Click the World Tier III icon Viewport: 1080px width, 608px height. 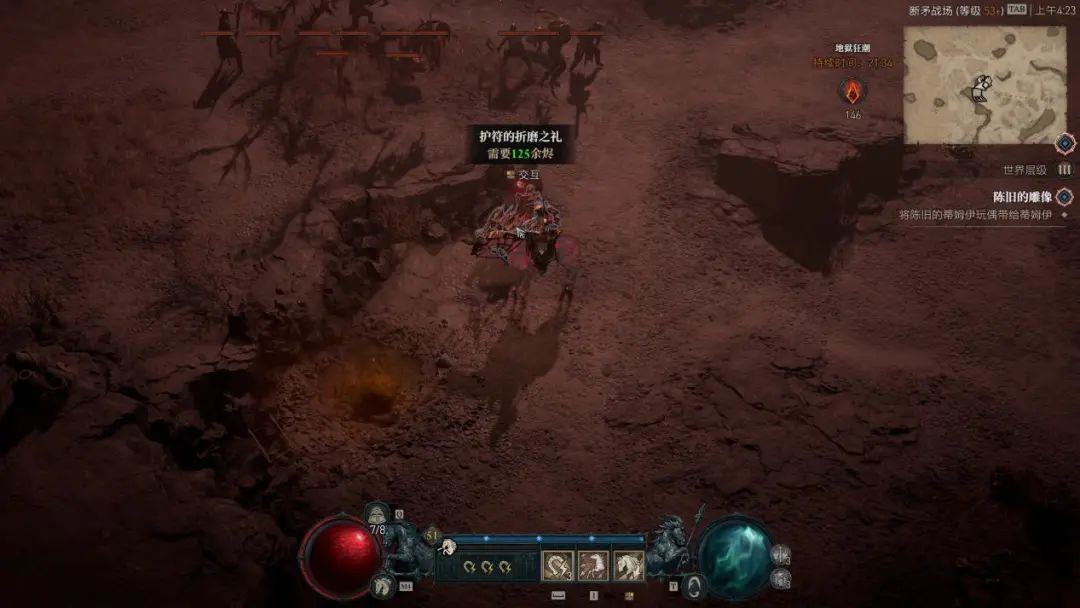(x=1064, y=170)
